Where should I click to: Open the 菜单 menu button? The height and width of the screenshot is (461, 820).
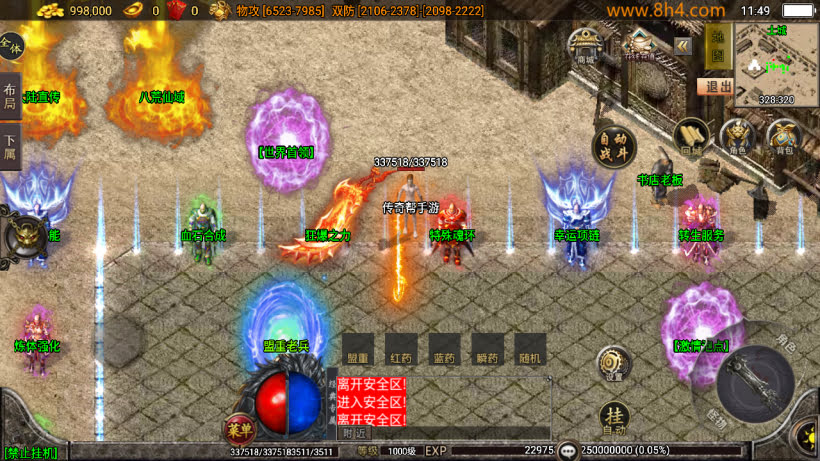tap(238, 428)
